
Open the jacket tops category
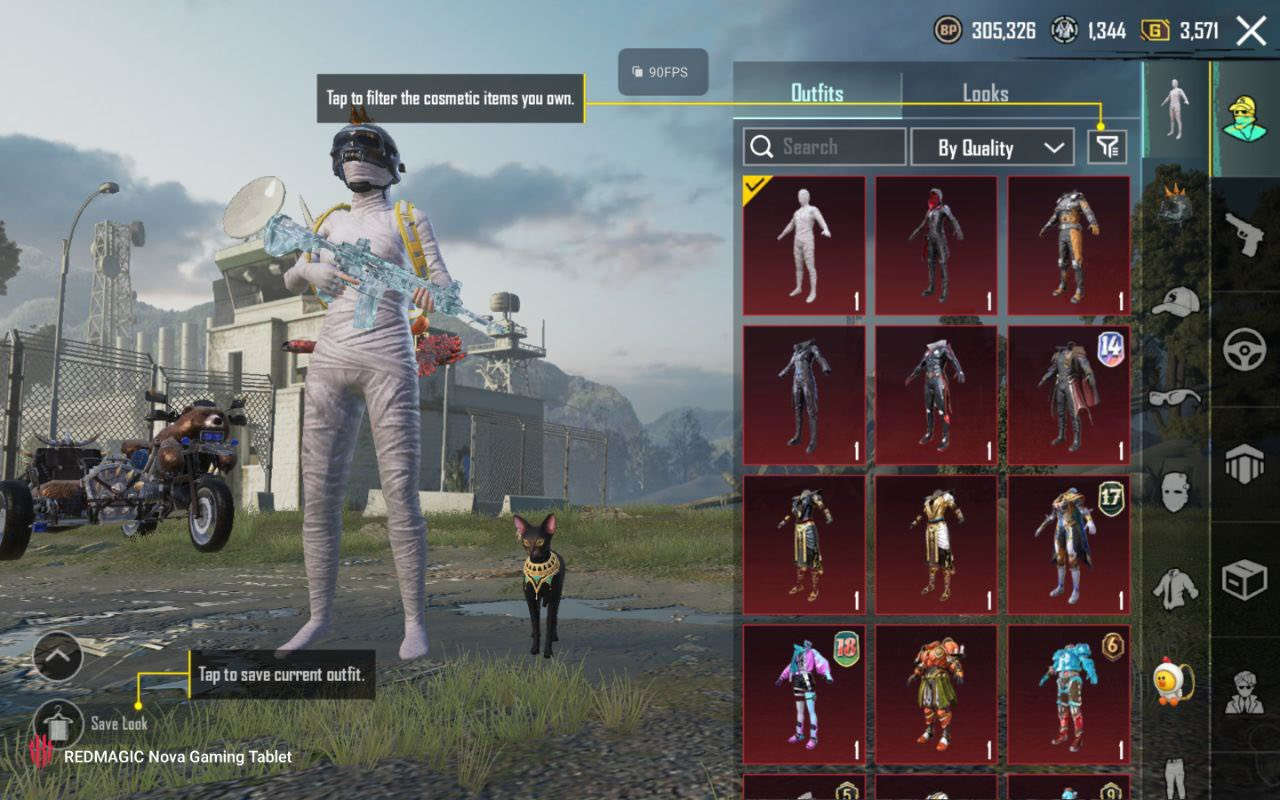pos(1175,588)
